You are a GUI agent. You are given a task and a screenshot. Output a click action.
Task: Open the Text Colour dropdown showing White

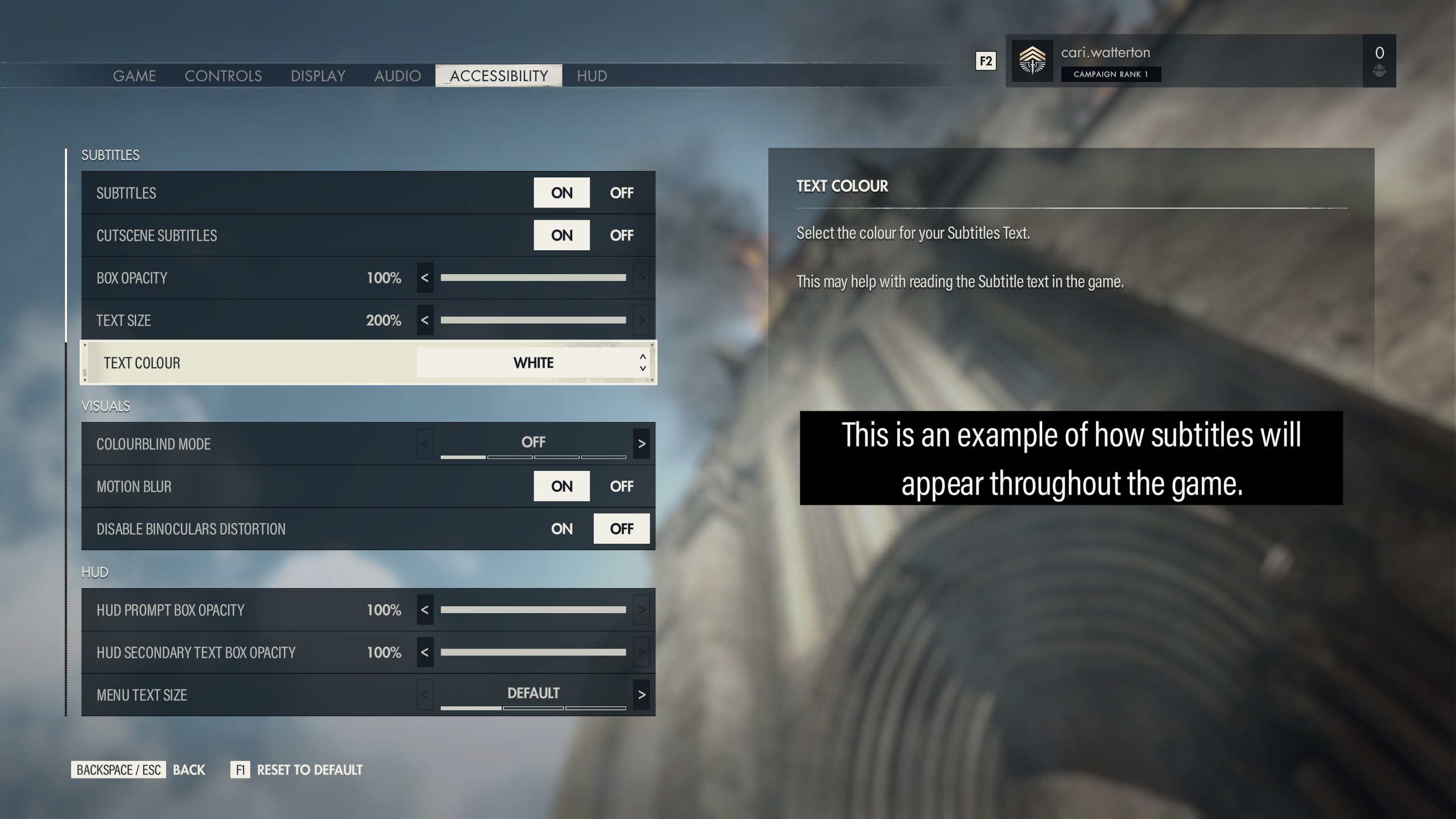pyautogui.click(x=533, y=363)
